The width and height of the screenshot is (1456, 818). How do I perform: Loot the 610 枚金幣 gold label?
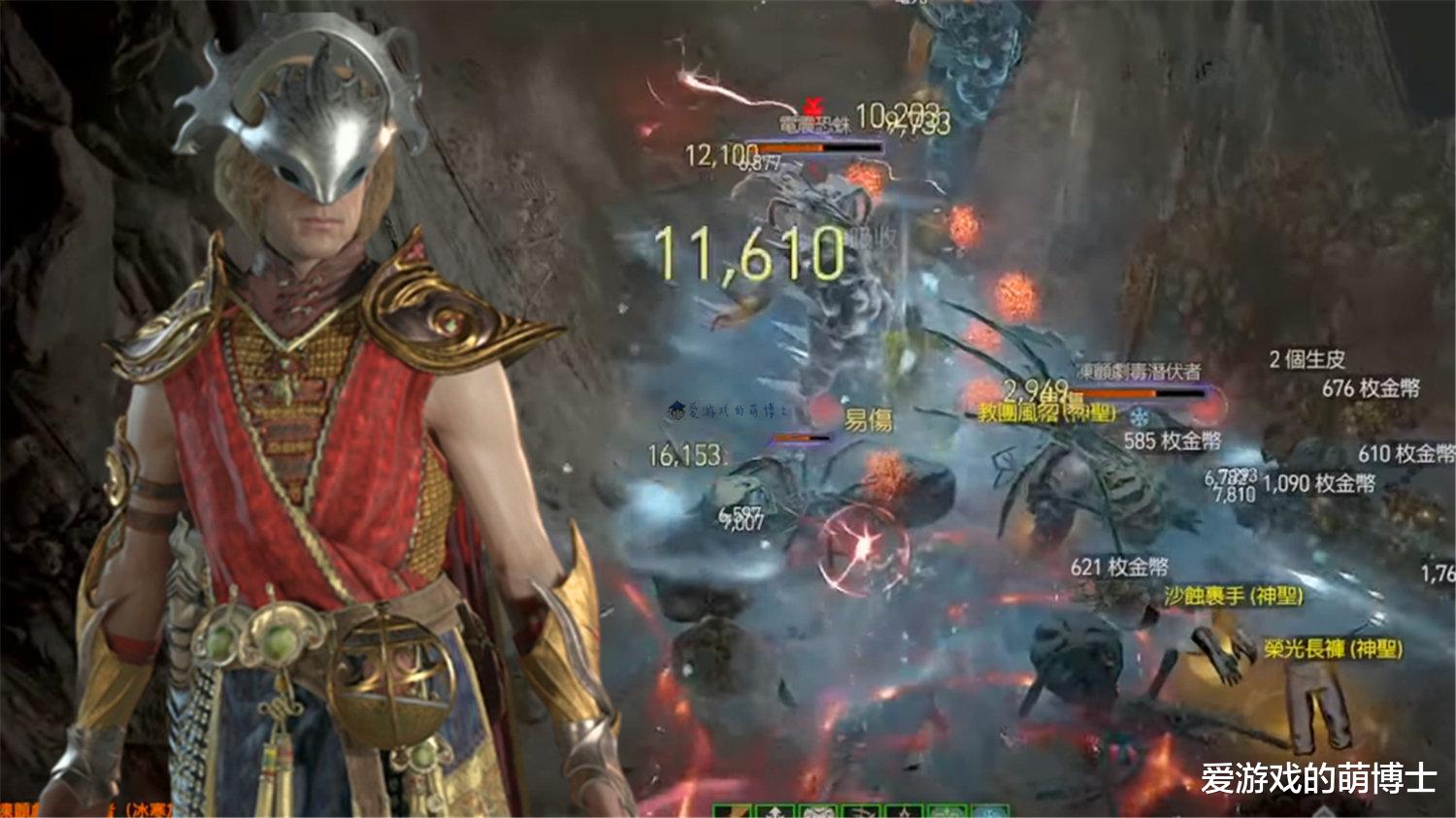pyautogui.click(x=1405, y=453)
